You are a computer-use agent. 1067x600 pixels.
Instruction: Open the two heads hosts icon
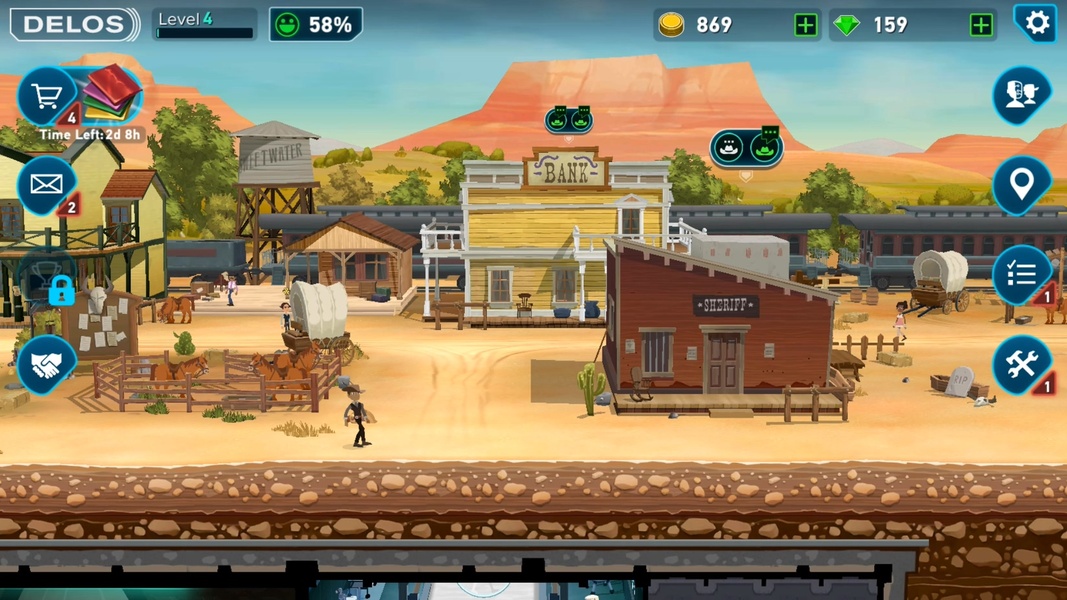[1020, 94]
